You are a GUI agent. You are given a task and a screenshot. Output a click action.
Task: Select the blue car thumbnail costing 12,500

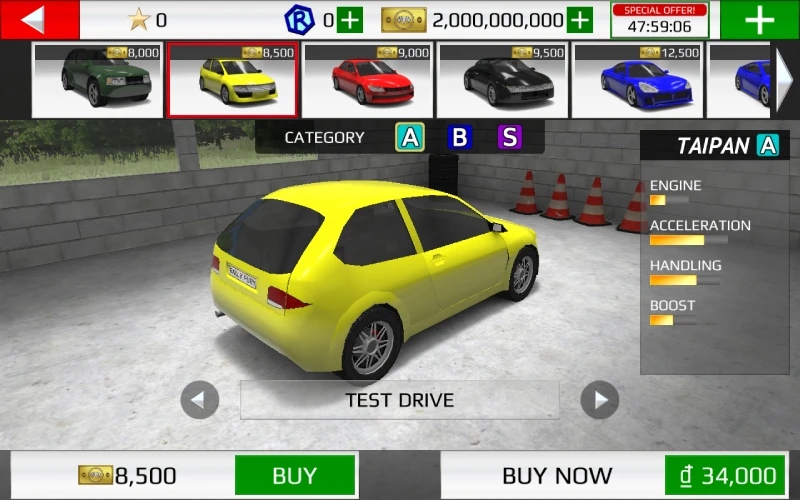click(637, 80)
